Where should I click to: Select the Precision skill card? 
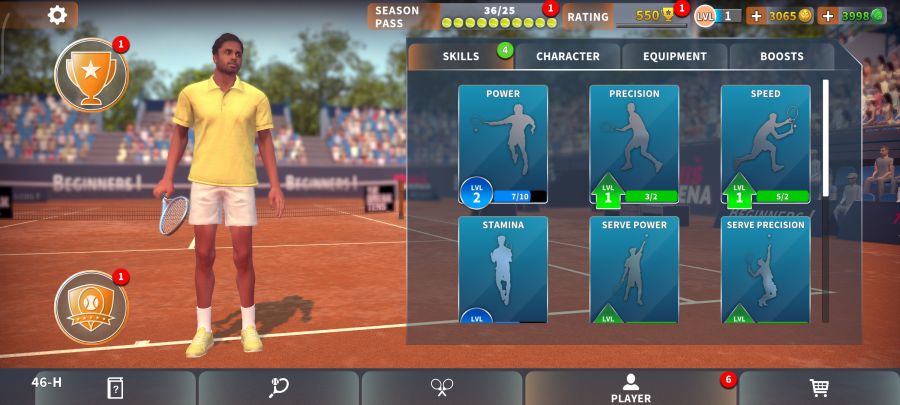634,144
